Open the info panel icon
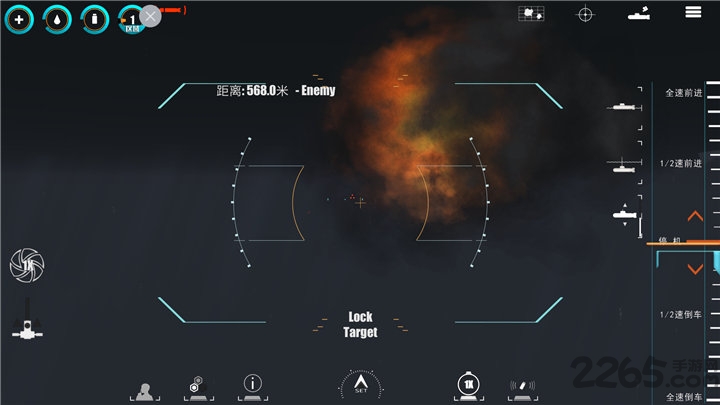The image size is (720, 405). 254,384
